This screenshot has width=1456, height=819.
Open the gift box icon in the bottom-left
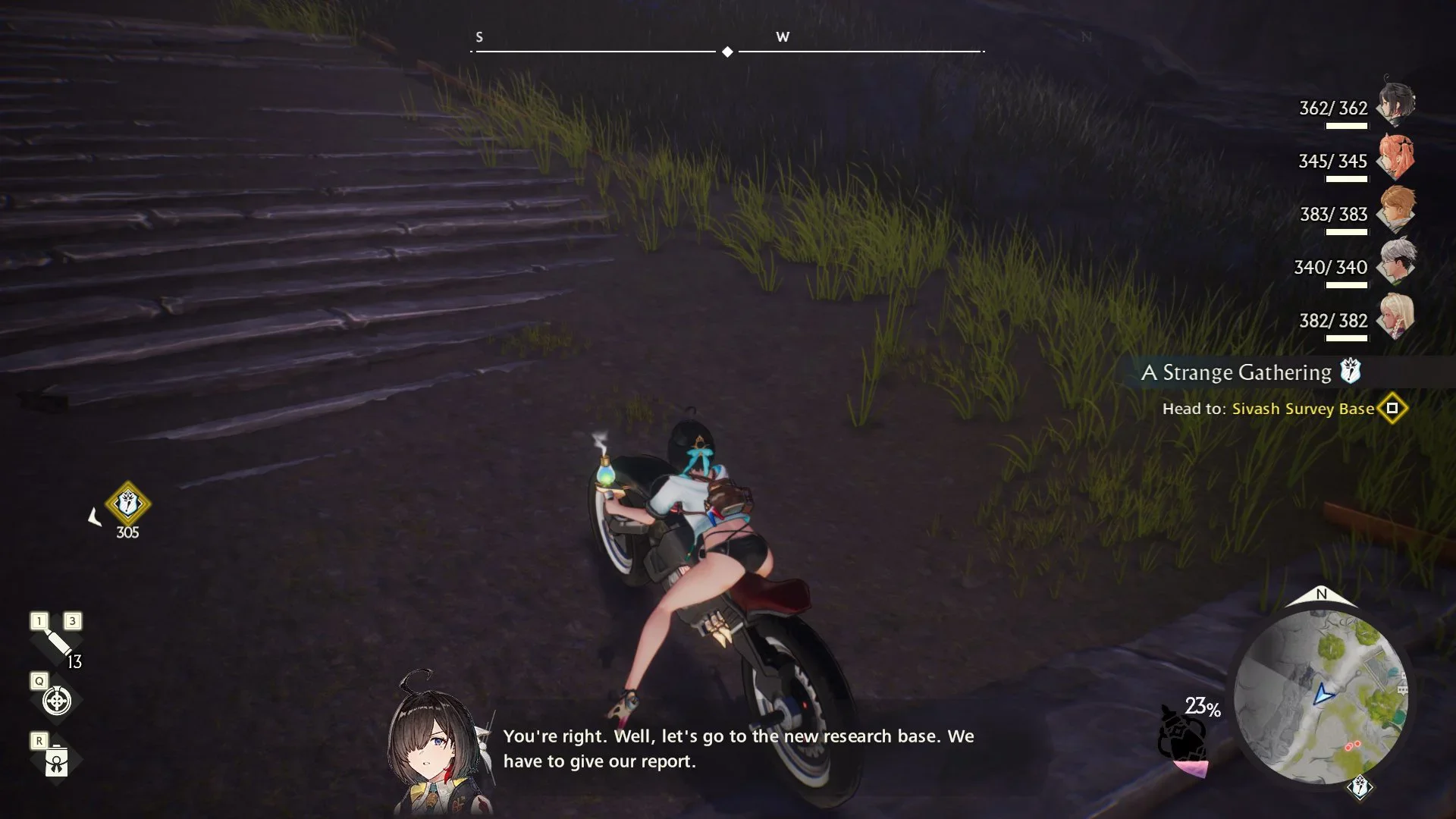(x=57, y=761)
